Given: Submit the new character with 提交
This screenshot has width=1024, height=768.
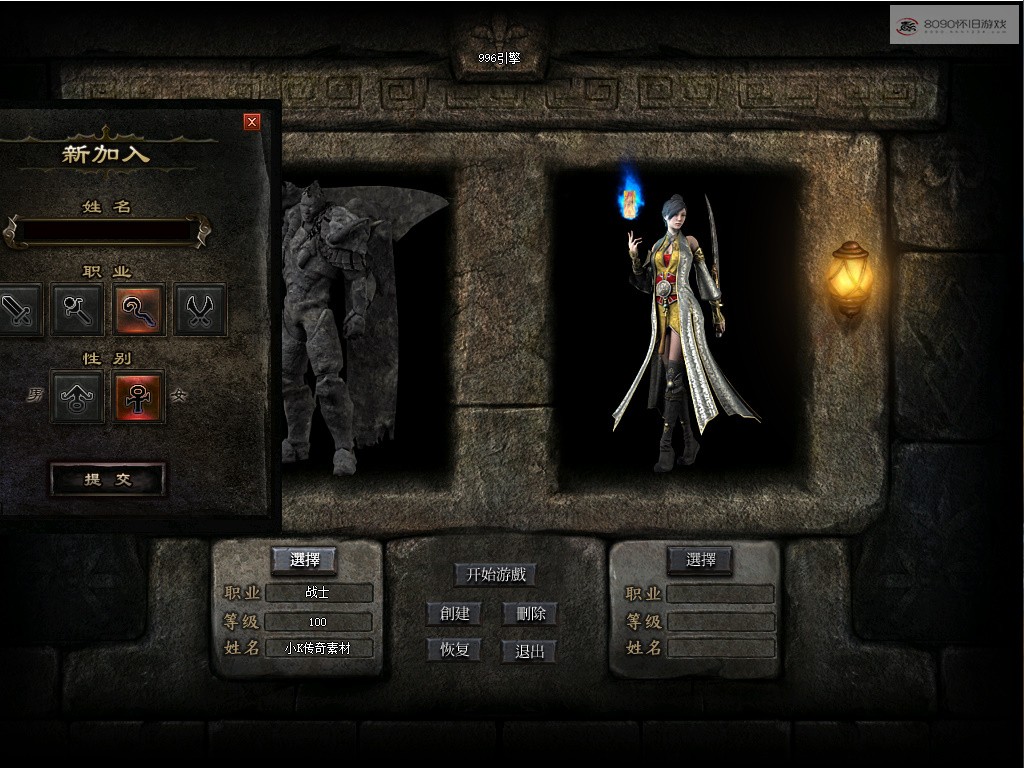Looking at the screenshot, I should pos(107,480).
